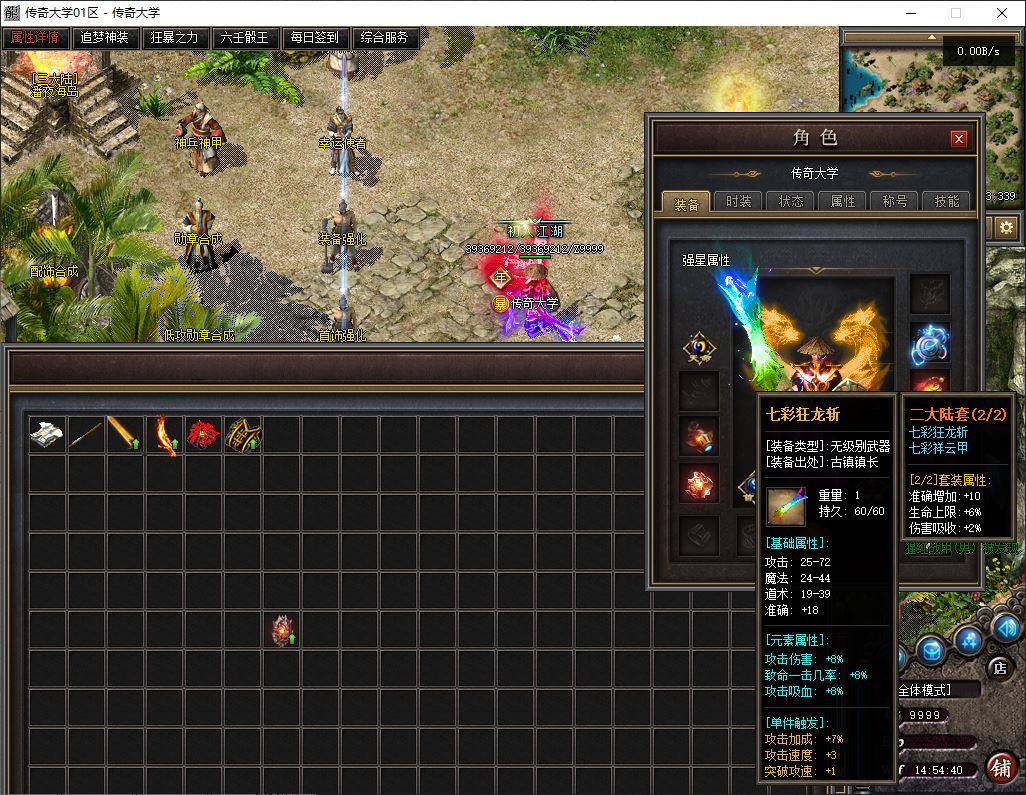1026x795 pixels.
Task: Show the 属性 tab in character panel
Action: [x=843, y=201]
